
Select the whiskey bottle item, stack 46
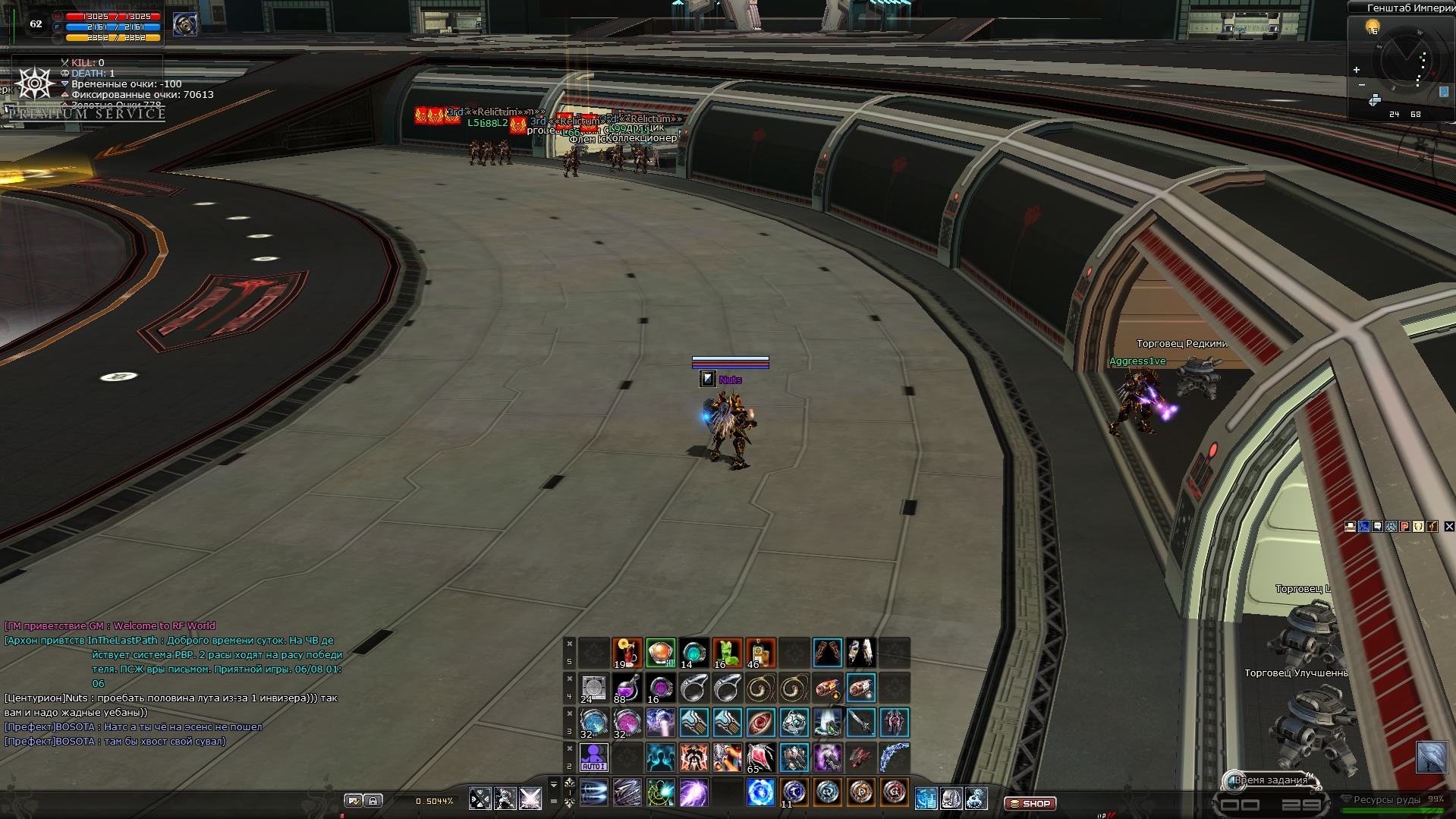point(760,653)
